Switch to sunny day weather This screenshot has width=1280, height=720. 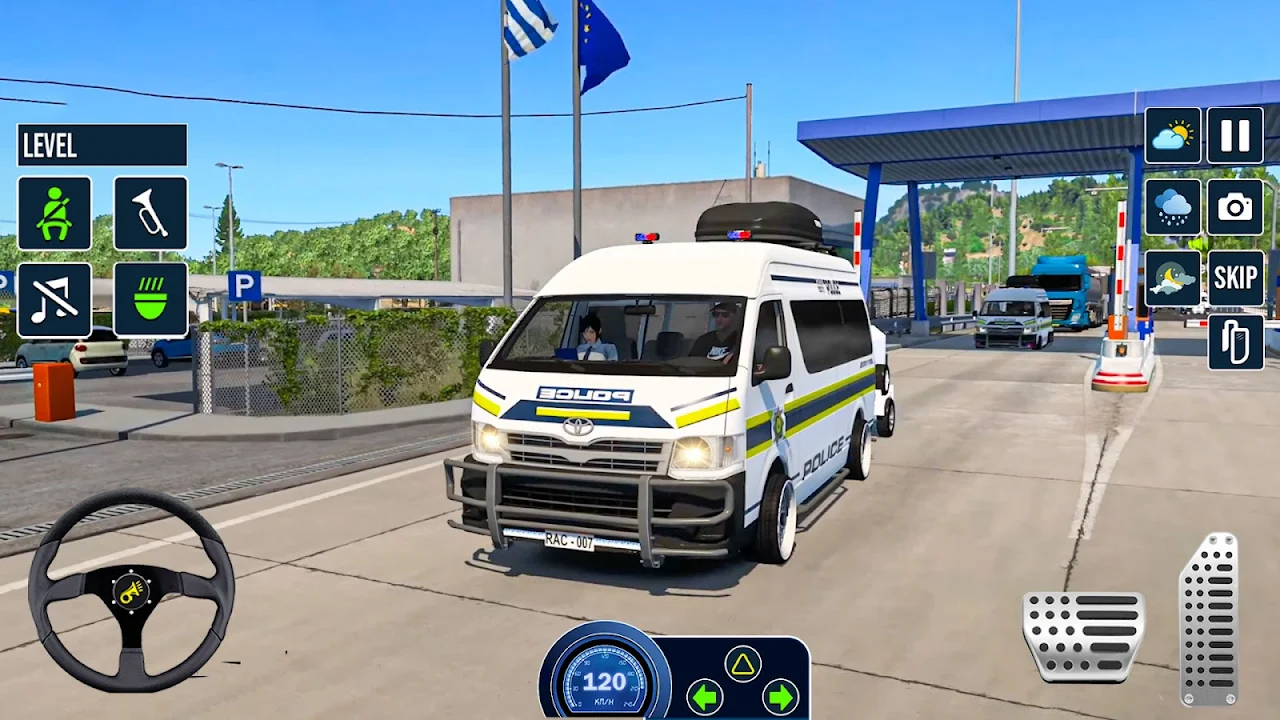(x=1173, y=135)
